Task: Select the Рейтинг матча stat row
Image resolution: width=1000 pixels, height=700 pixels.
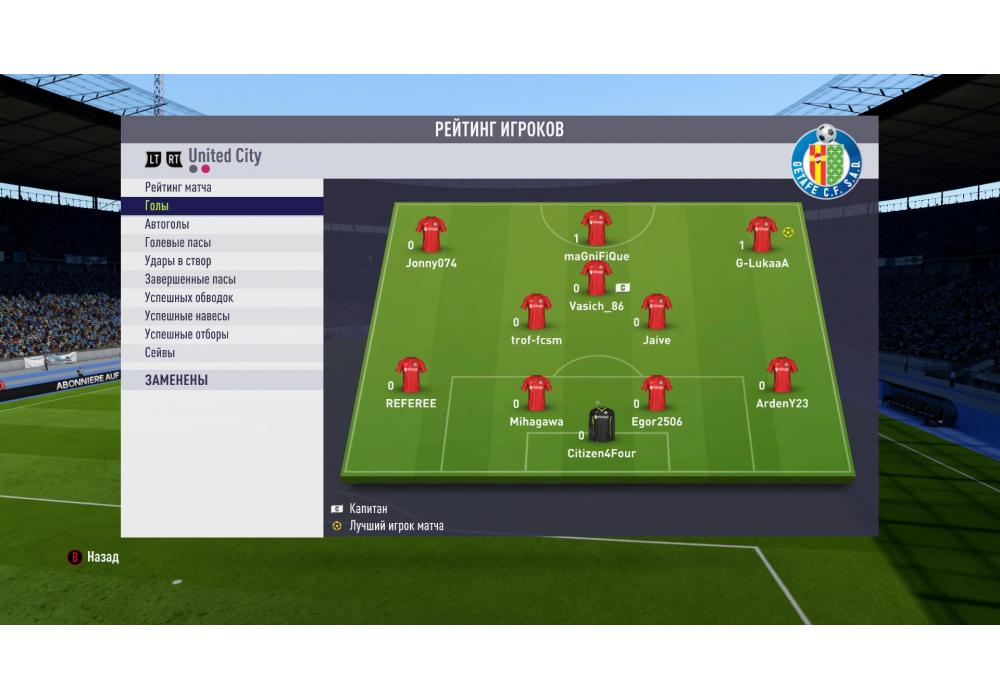Action: (x=222, y=188)
